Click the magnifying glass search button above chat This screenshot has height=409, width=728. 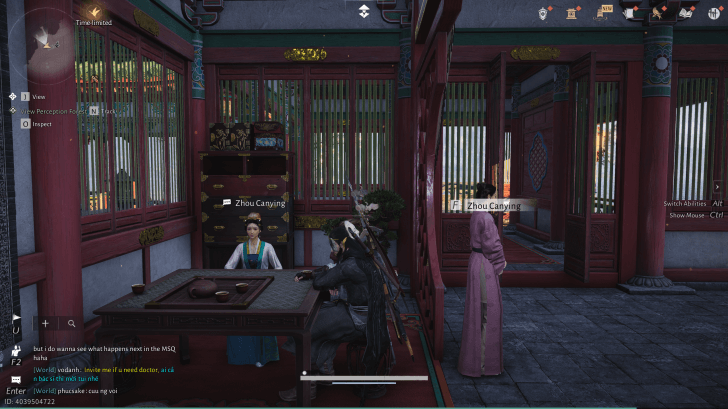click(x=72, y=323)
